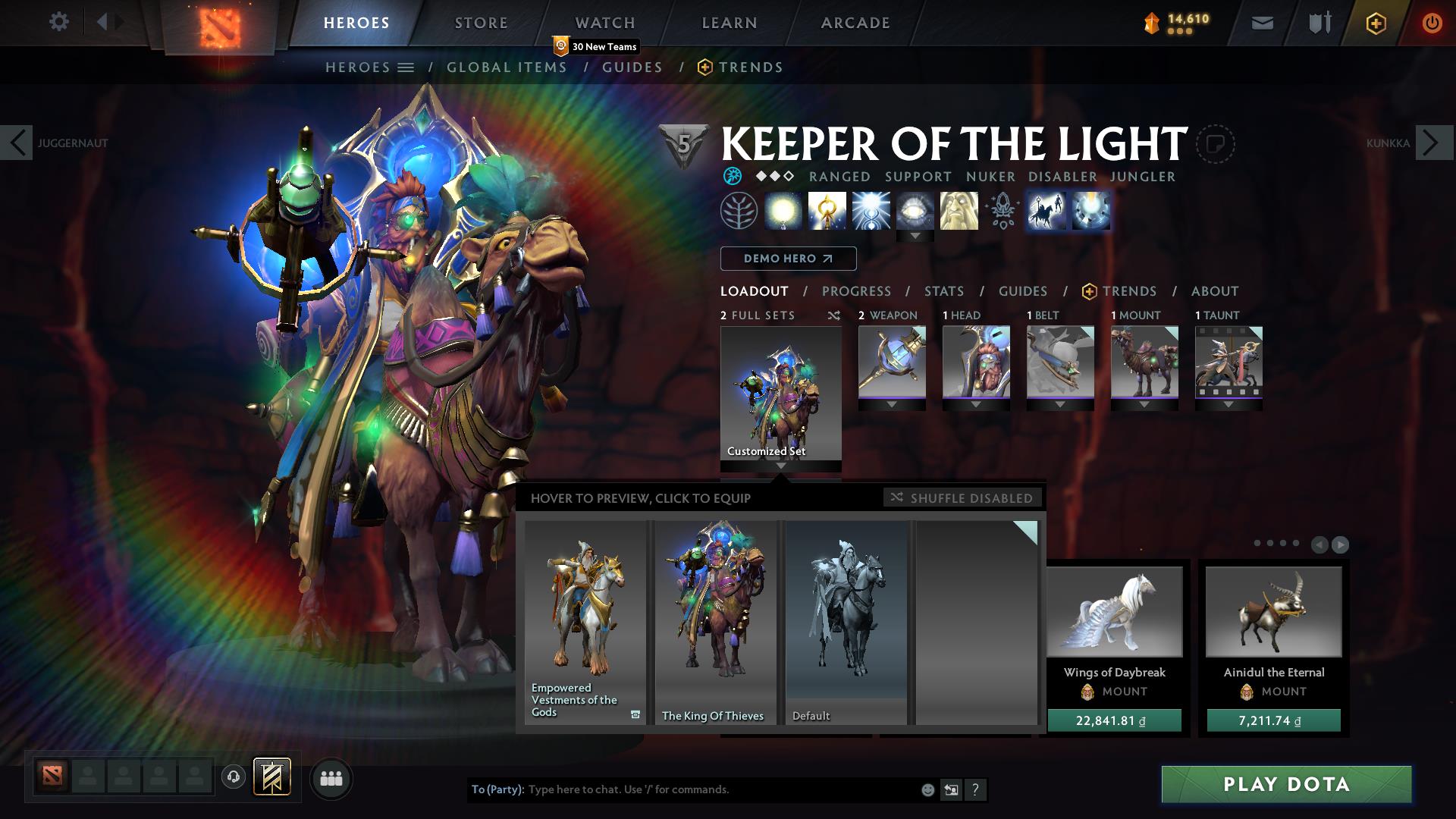1456x819 pixels.
Task: Toggle the Shuffle Disabled button
Action: click(962, 497)
